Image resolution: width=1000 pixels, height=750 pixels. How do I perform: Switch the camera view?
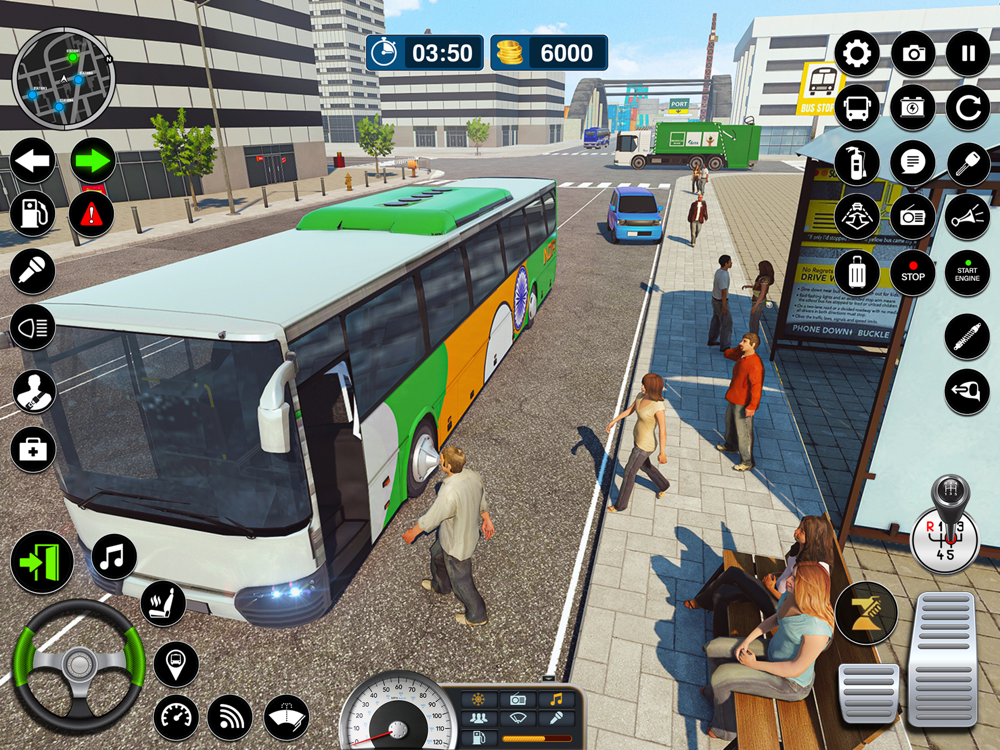[x=913, y=53]
